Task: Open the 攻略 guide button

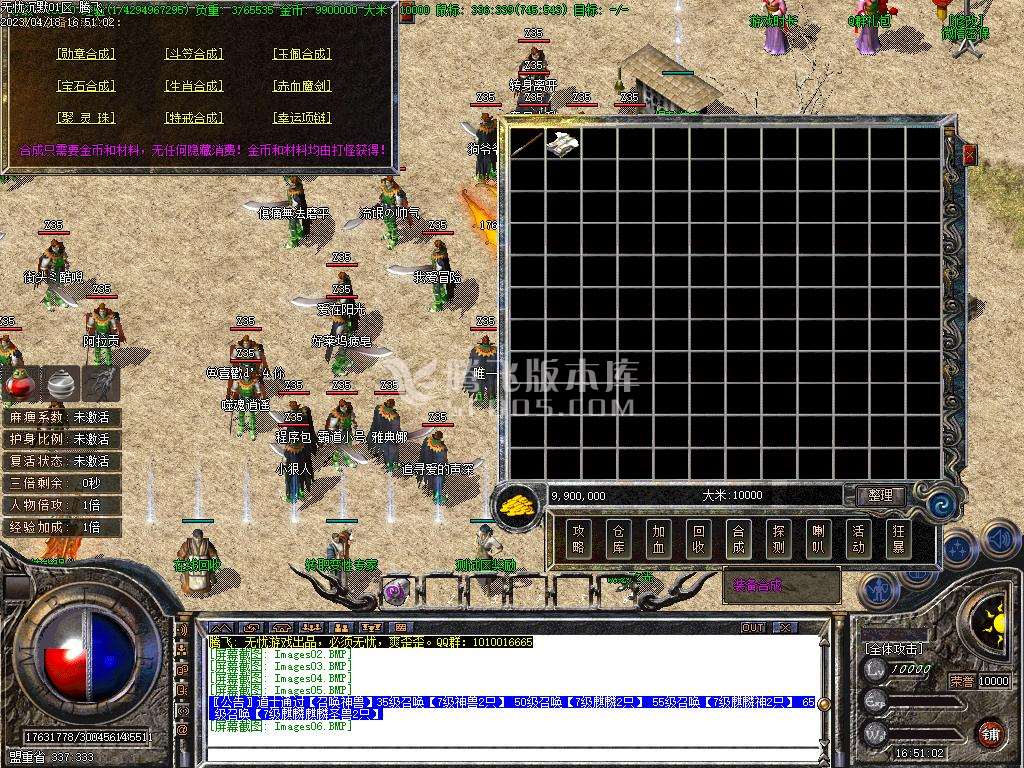Action: (x=578, y=540)
